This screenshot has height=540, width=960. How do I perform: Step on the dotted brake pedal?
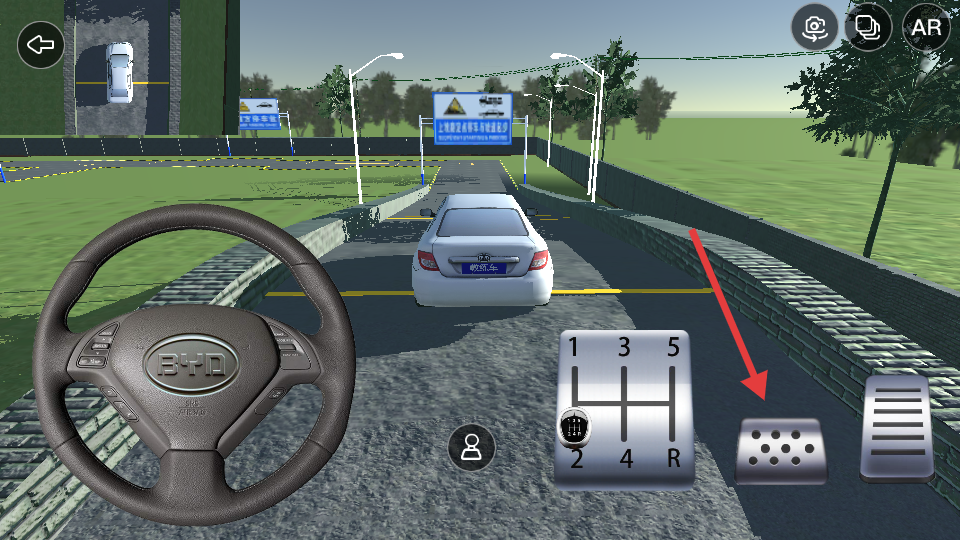(x=781, y=451)
